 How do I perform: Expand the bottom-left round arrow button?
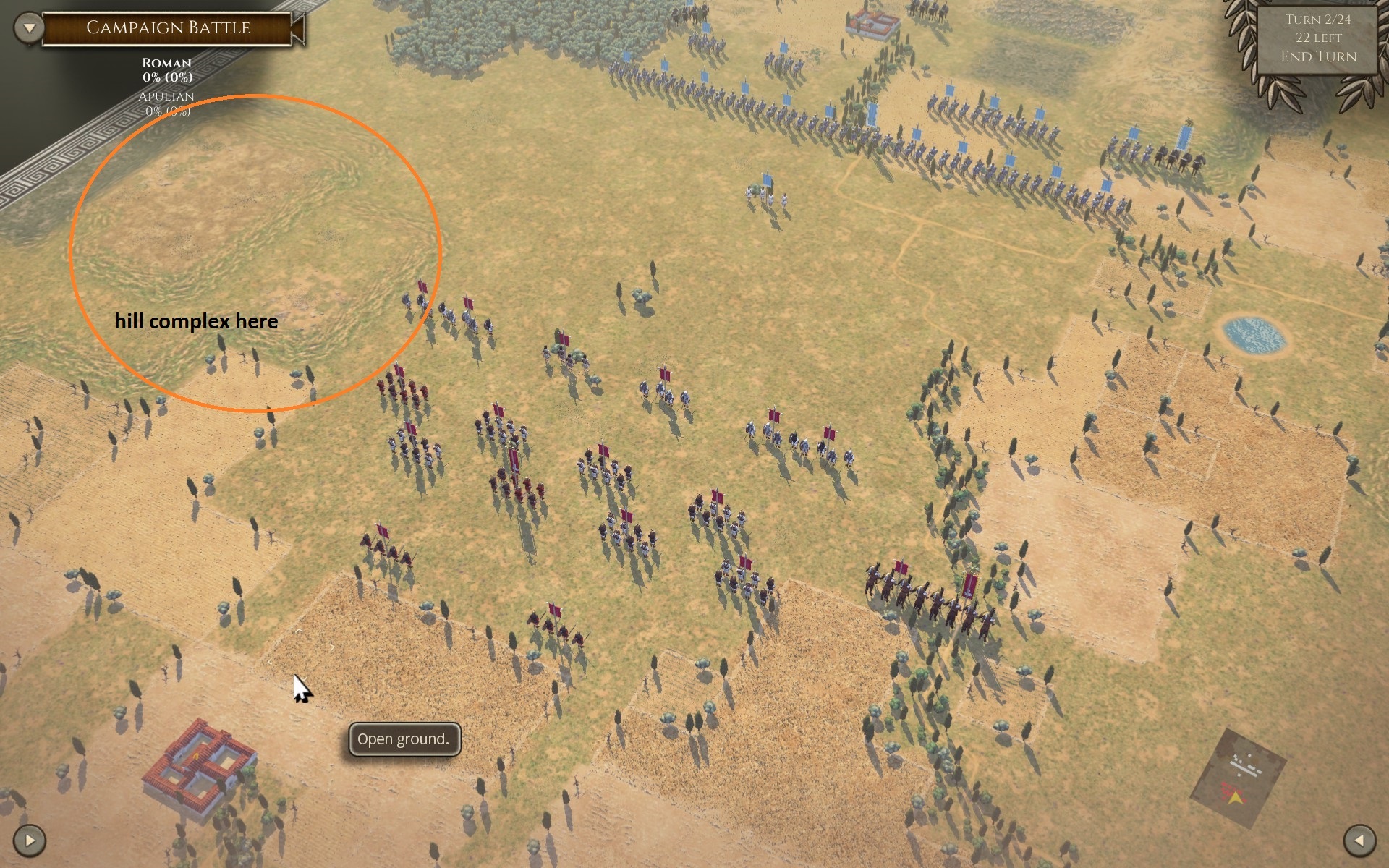click(x=30, y=840)
